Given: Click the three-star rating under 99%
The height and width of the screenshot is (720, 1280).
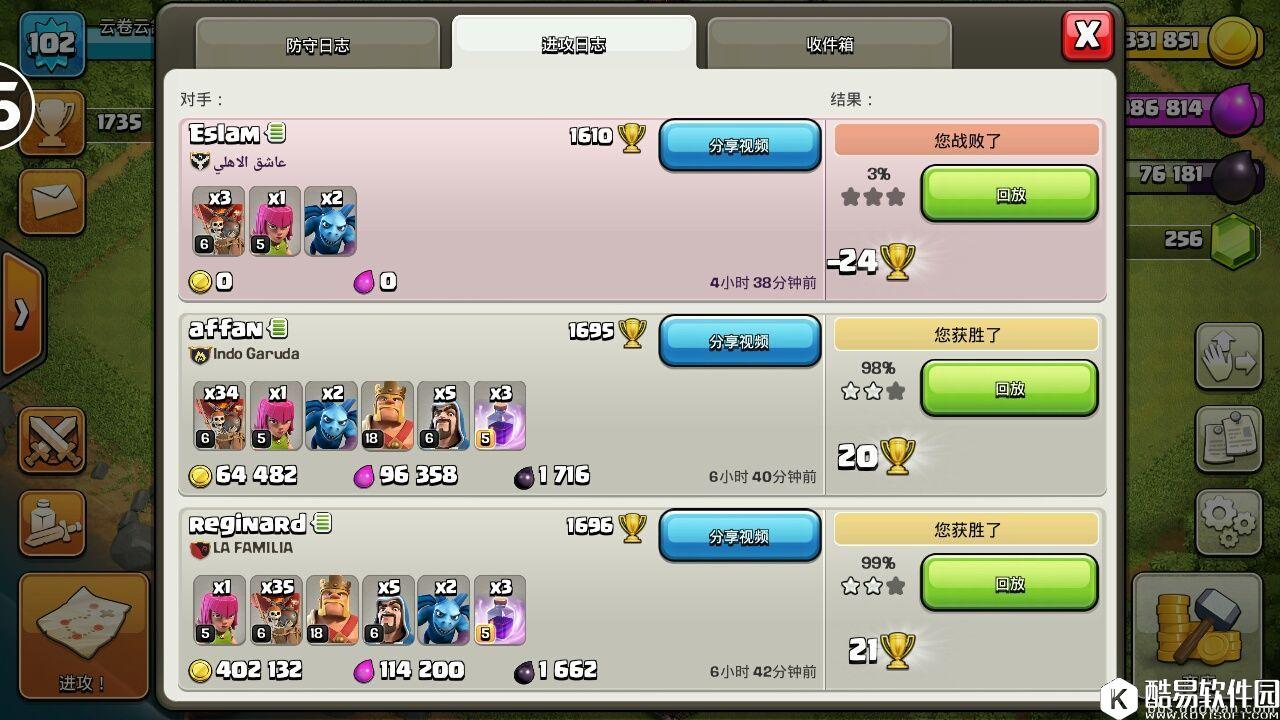Looking at the screenshot, I should pyautogui.click(x=871, y=586).
